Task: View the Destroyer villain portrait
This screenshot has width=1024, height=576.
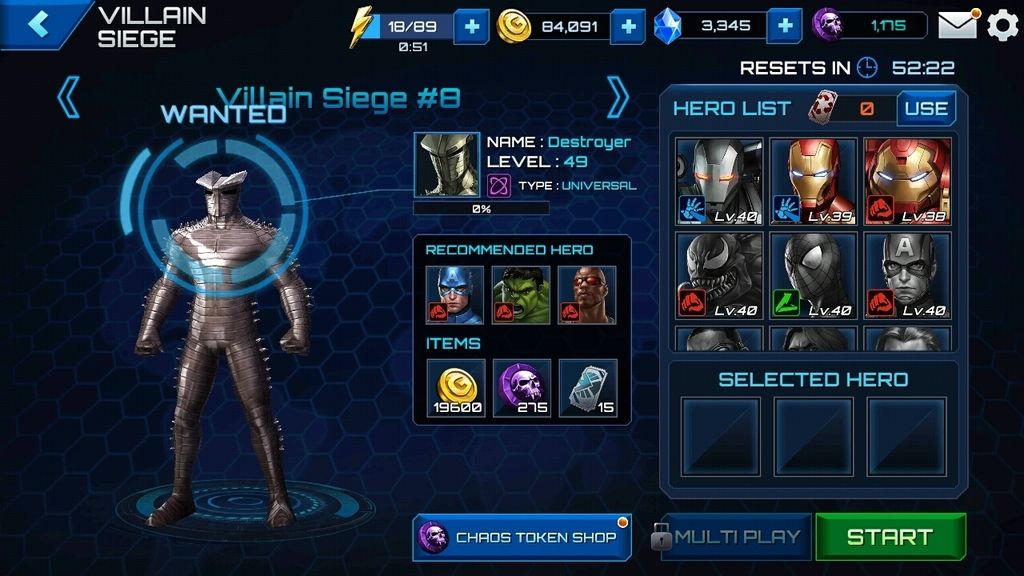Action: tap(445, 164)
